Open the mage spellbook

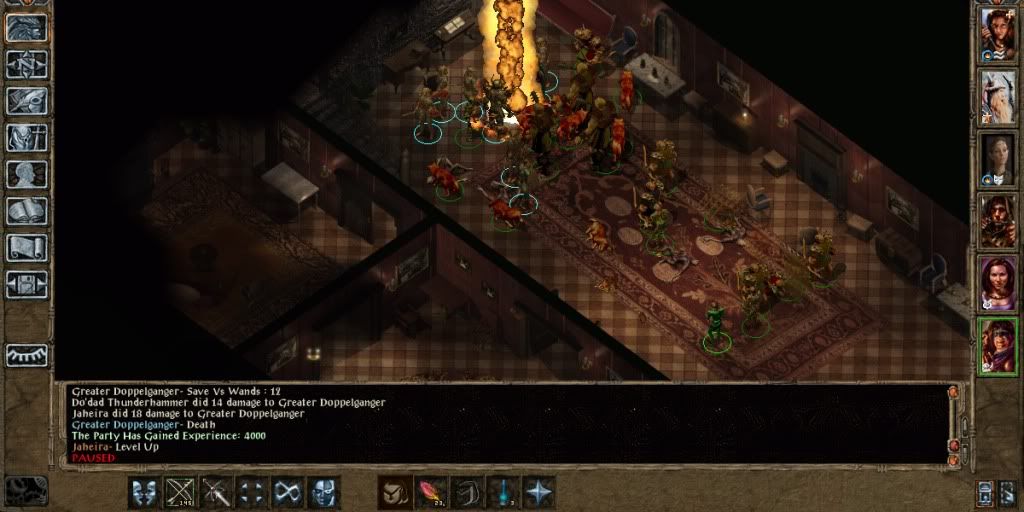click(27, 211)
